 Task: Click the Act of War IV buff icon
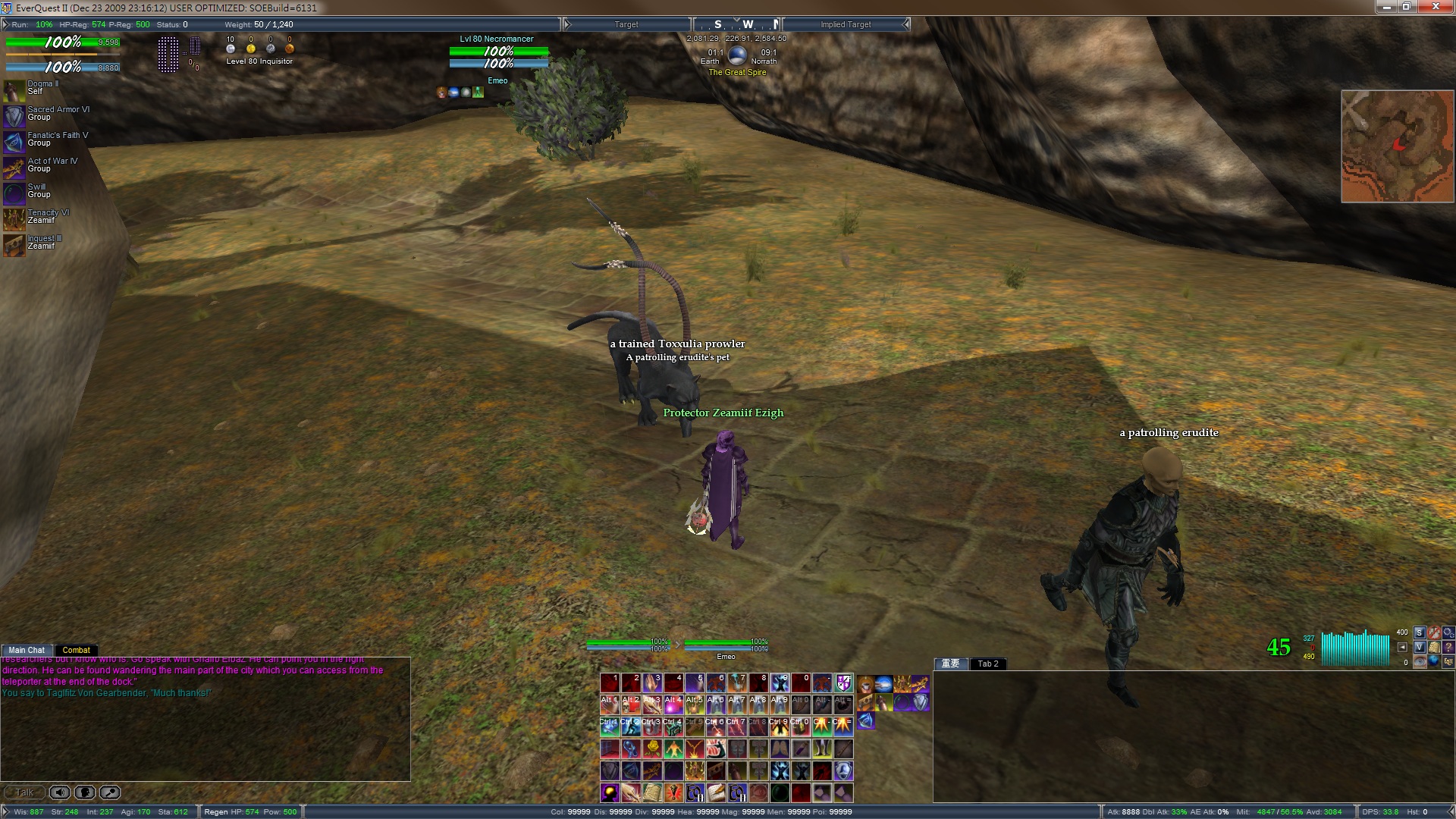tap(14, 168)
